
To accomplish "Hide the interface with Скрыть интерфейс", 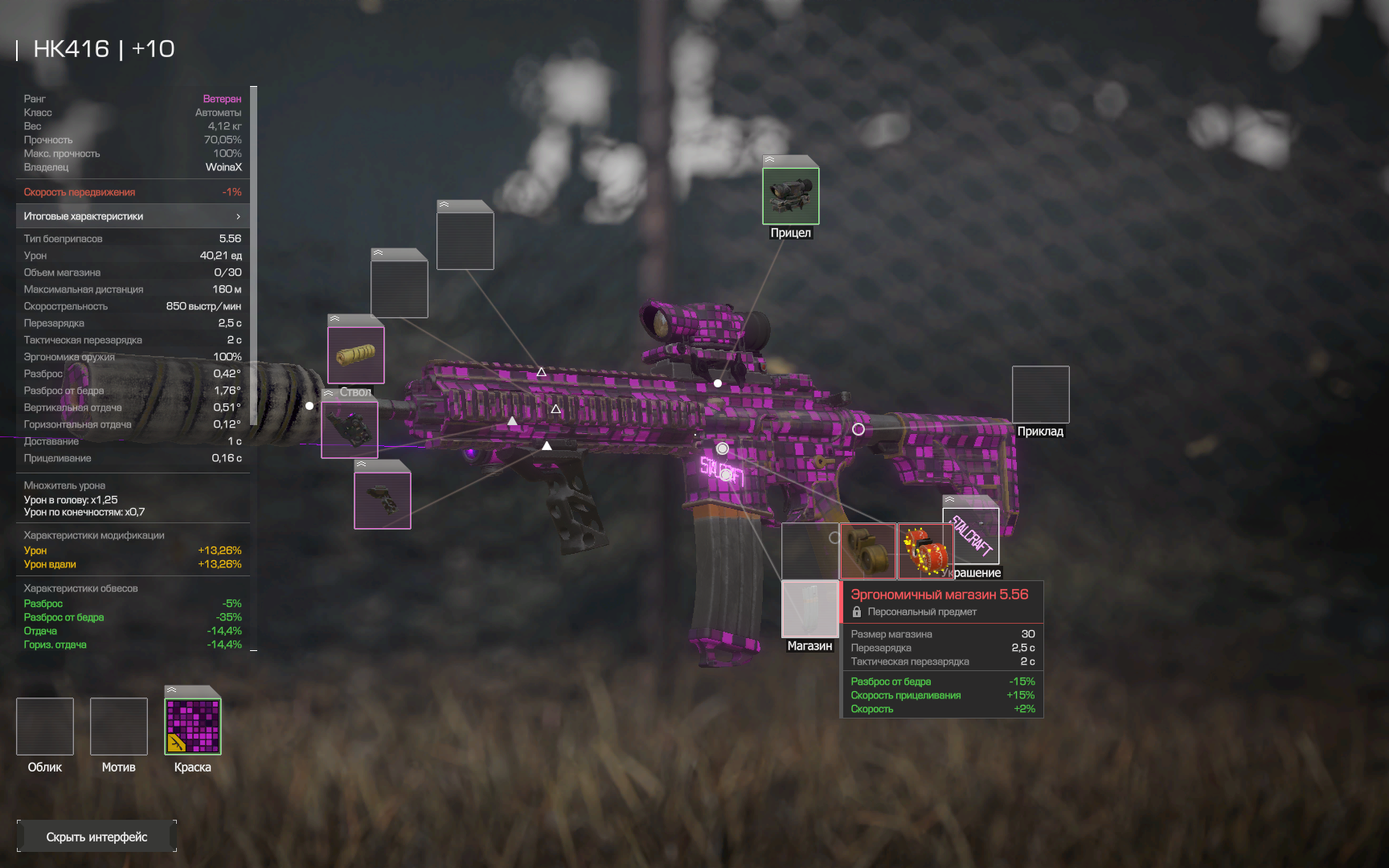I will 96,837.
